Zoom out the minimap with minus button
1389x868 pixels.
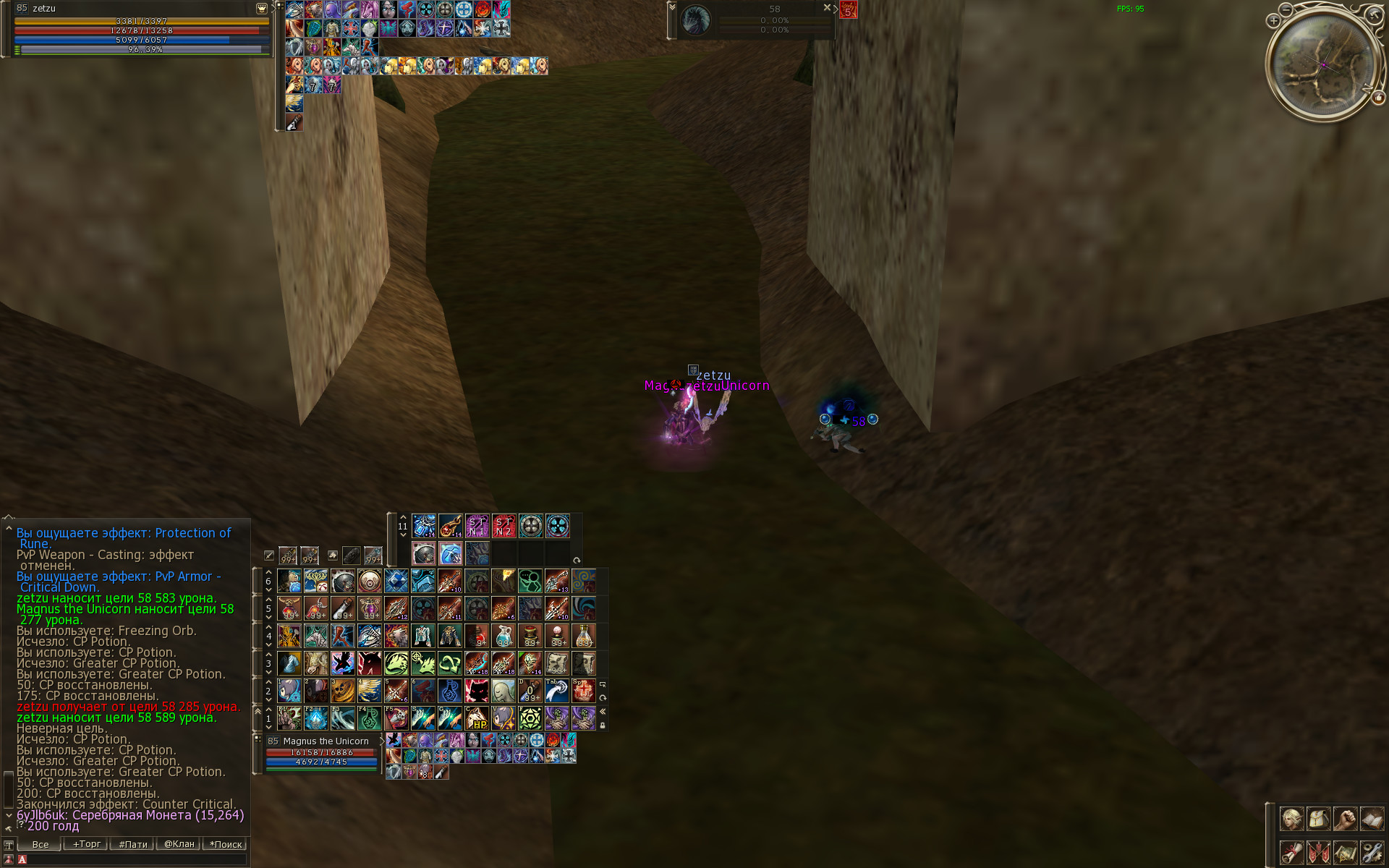point(1286,9)
